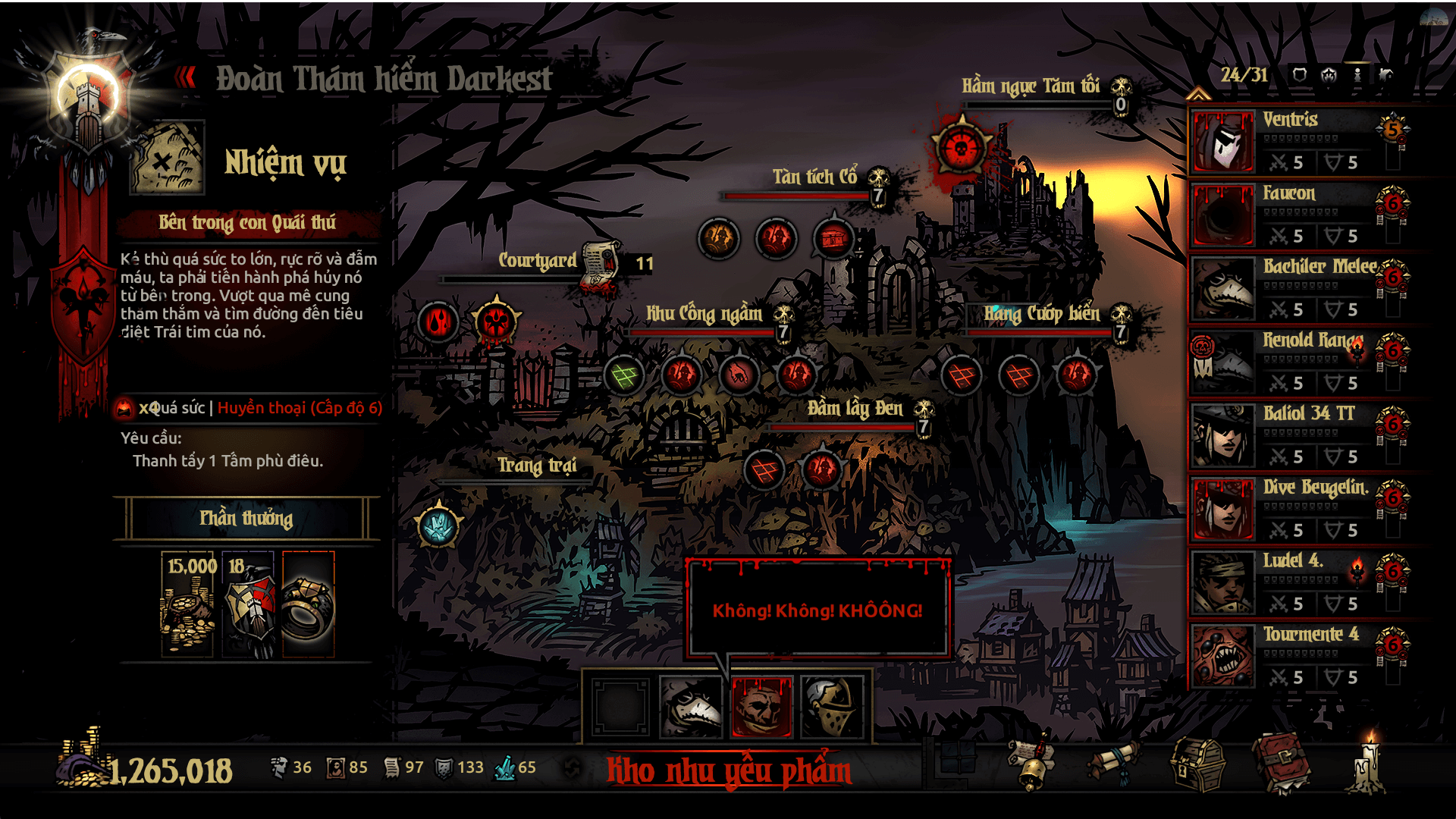Image resolution: width=1456 pixels, height=819 pixels.
Task: Click the Kho nhu yếu phẩm button
Action: tap(728, 771)
